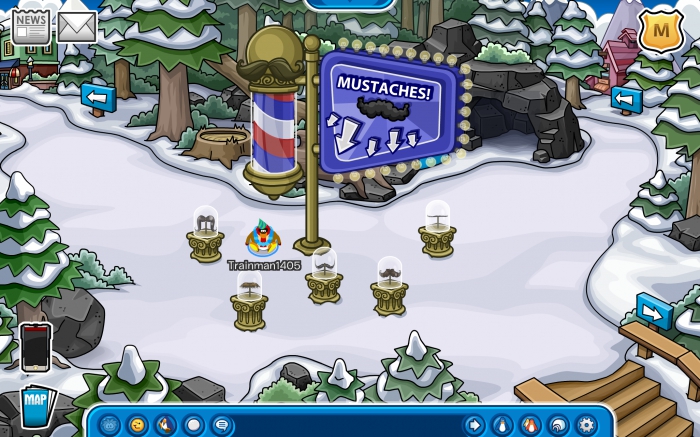Open the buddy list penguin icon
This screenshot has height=437, width=700.
[x=530, y=425]
